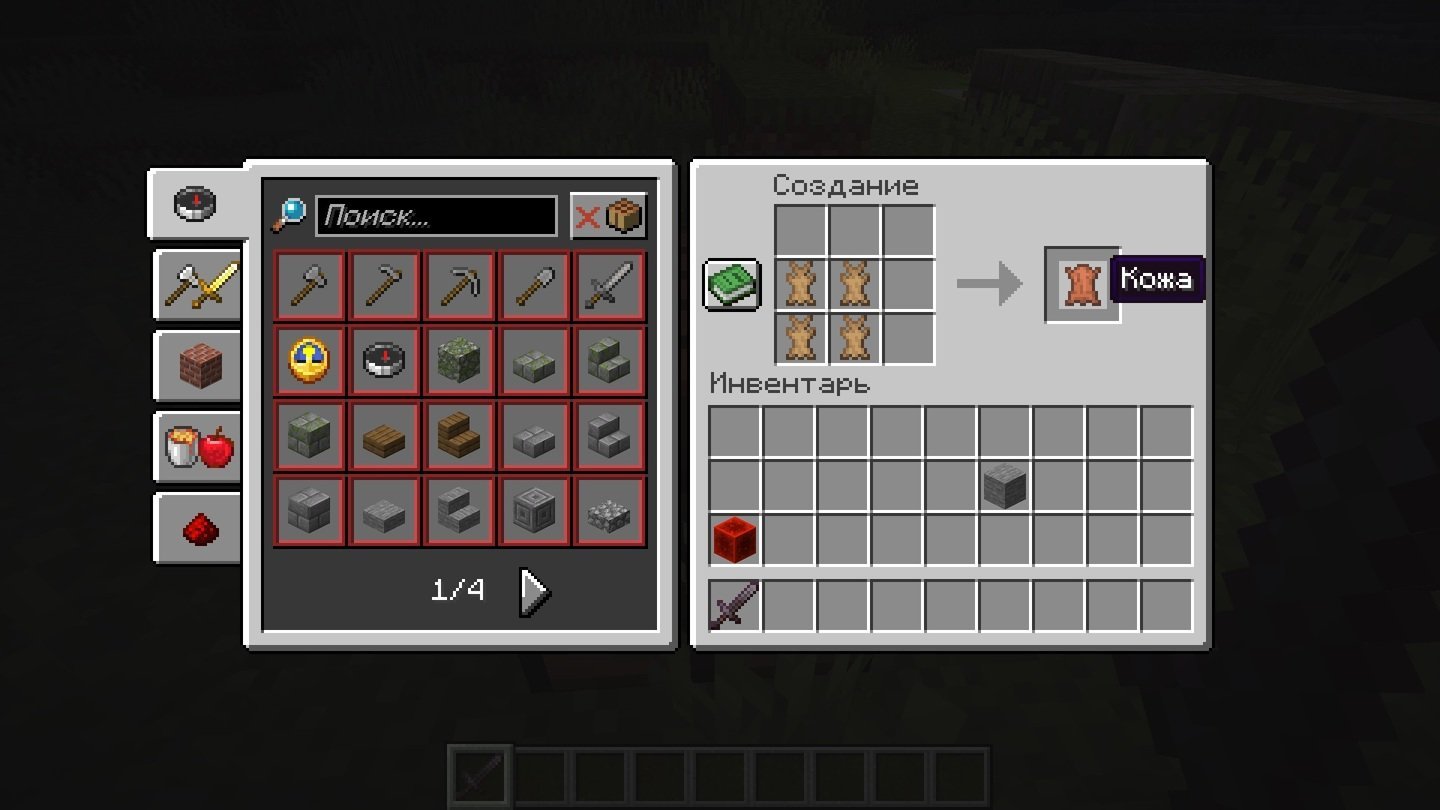Select the clock recipe
1440x810 pixels.
310,361
